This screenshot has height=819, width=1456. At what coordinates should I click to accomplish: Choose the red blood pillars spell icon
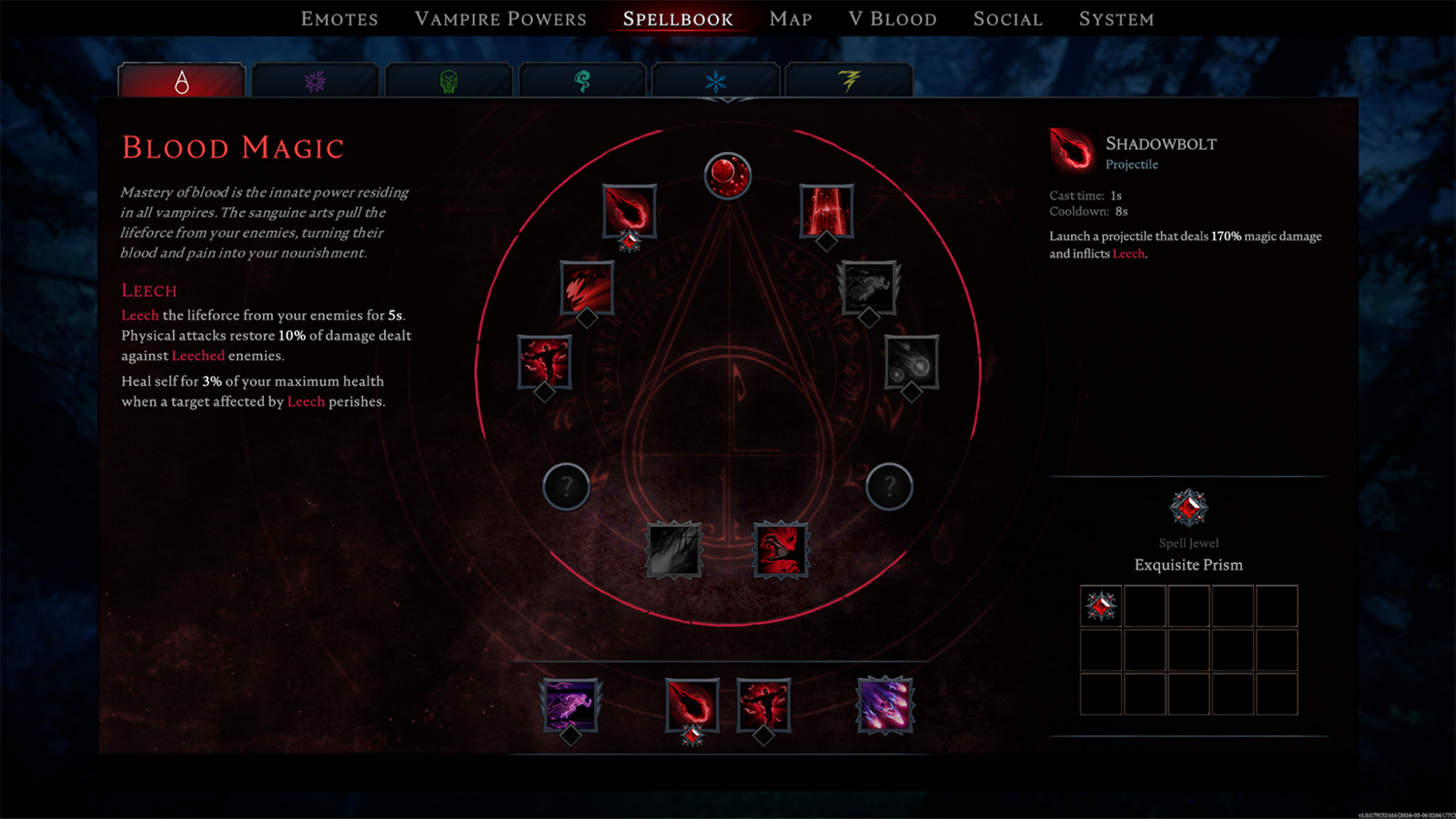click(826, 209)
